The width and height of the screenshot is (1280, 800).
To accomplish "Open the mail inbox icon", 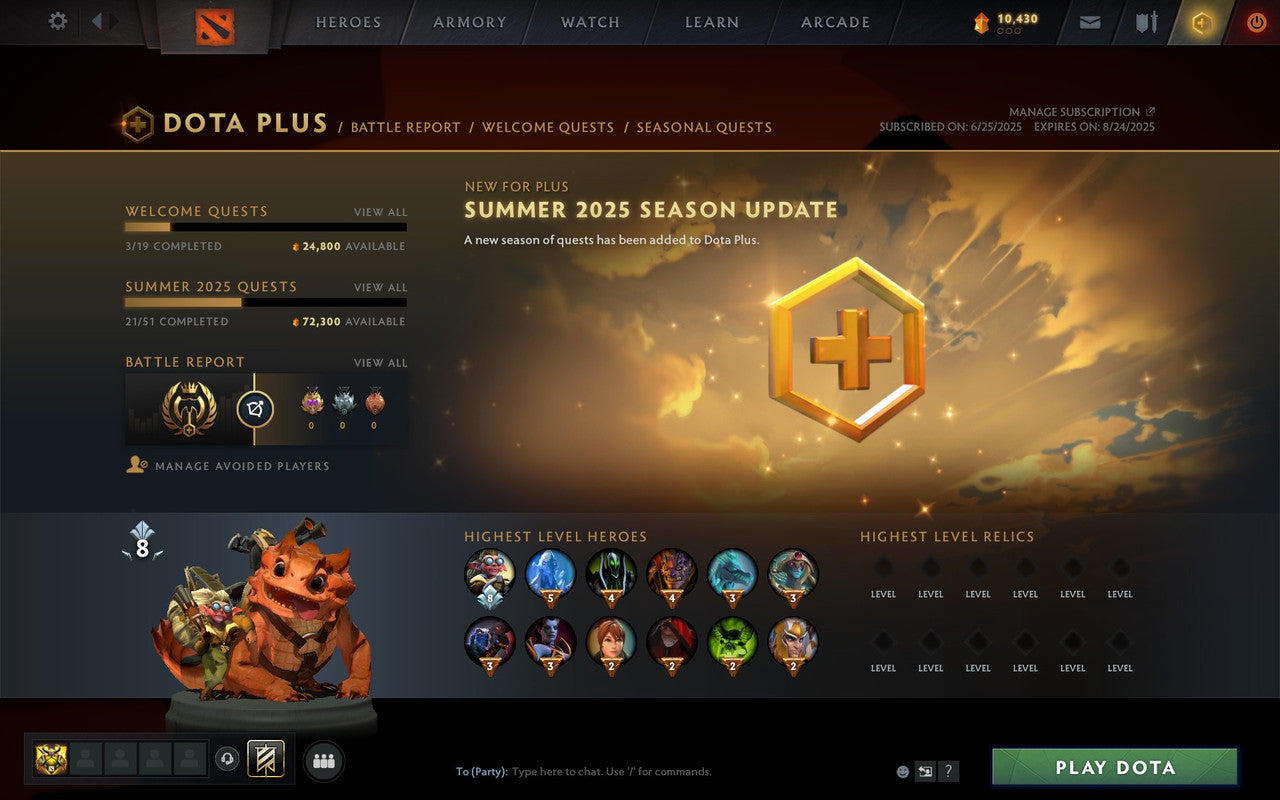I will 1089,21.
